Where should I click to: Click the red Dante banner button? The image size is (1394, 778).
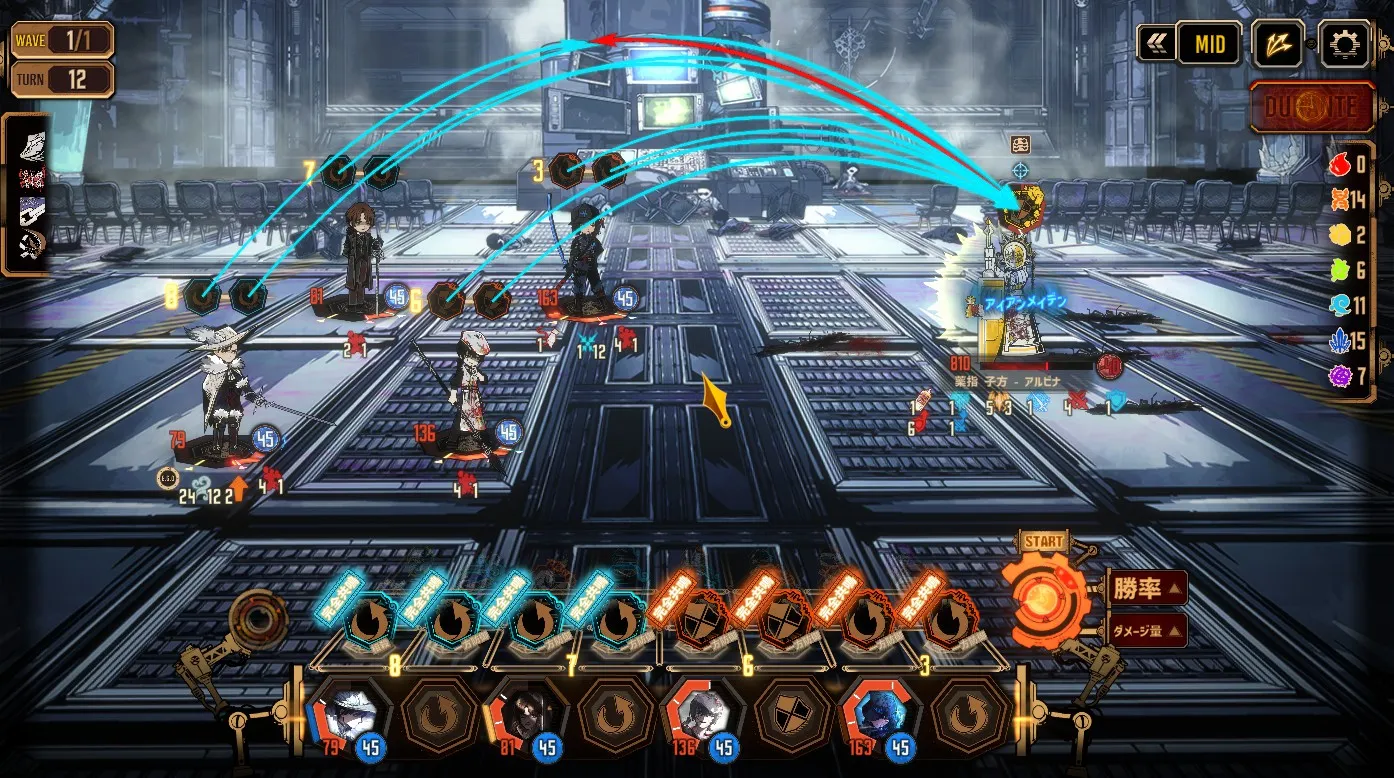coord(1312,108)
